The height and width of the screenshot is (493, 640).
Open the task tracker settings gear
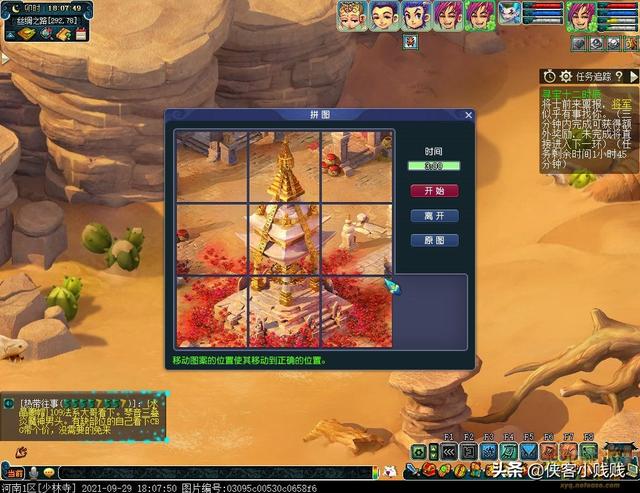coord(566,76)
